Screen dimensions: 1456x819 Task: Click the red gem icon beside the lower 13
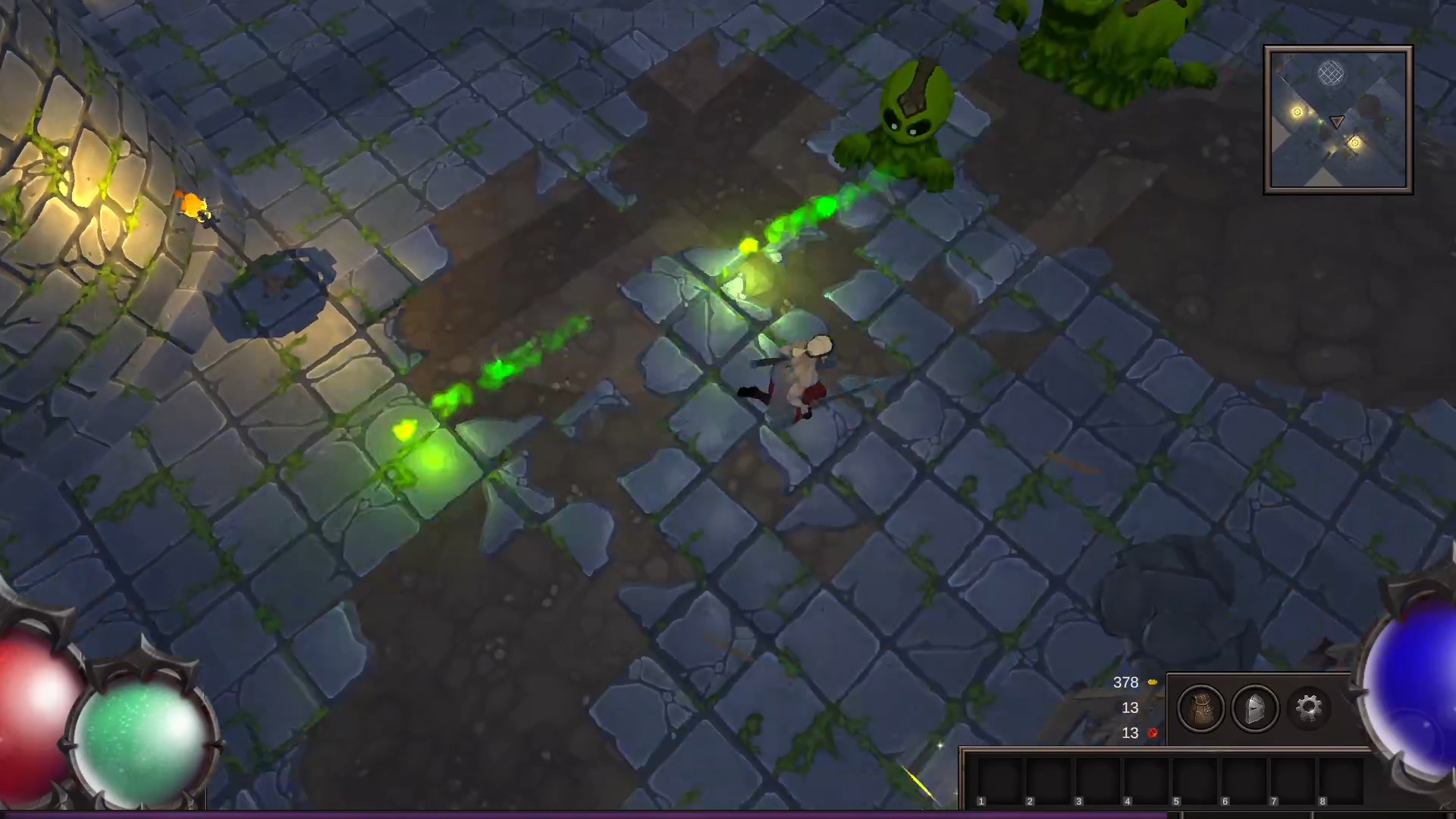[x=1153, y=733]
